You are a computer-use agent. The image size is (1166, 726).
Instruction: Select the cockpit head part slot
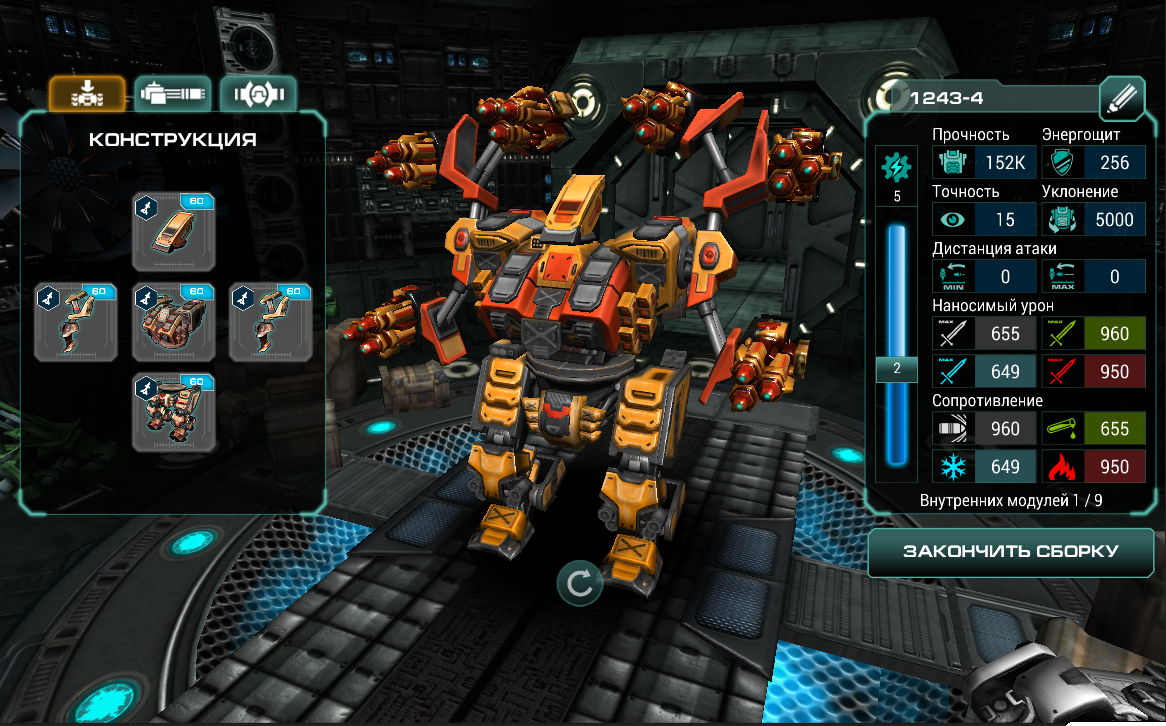tap(173, 232)
